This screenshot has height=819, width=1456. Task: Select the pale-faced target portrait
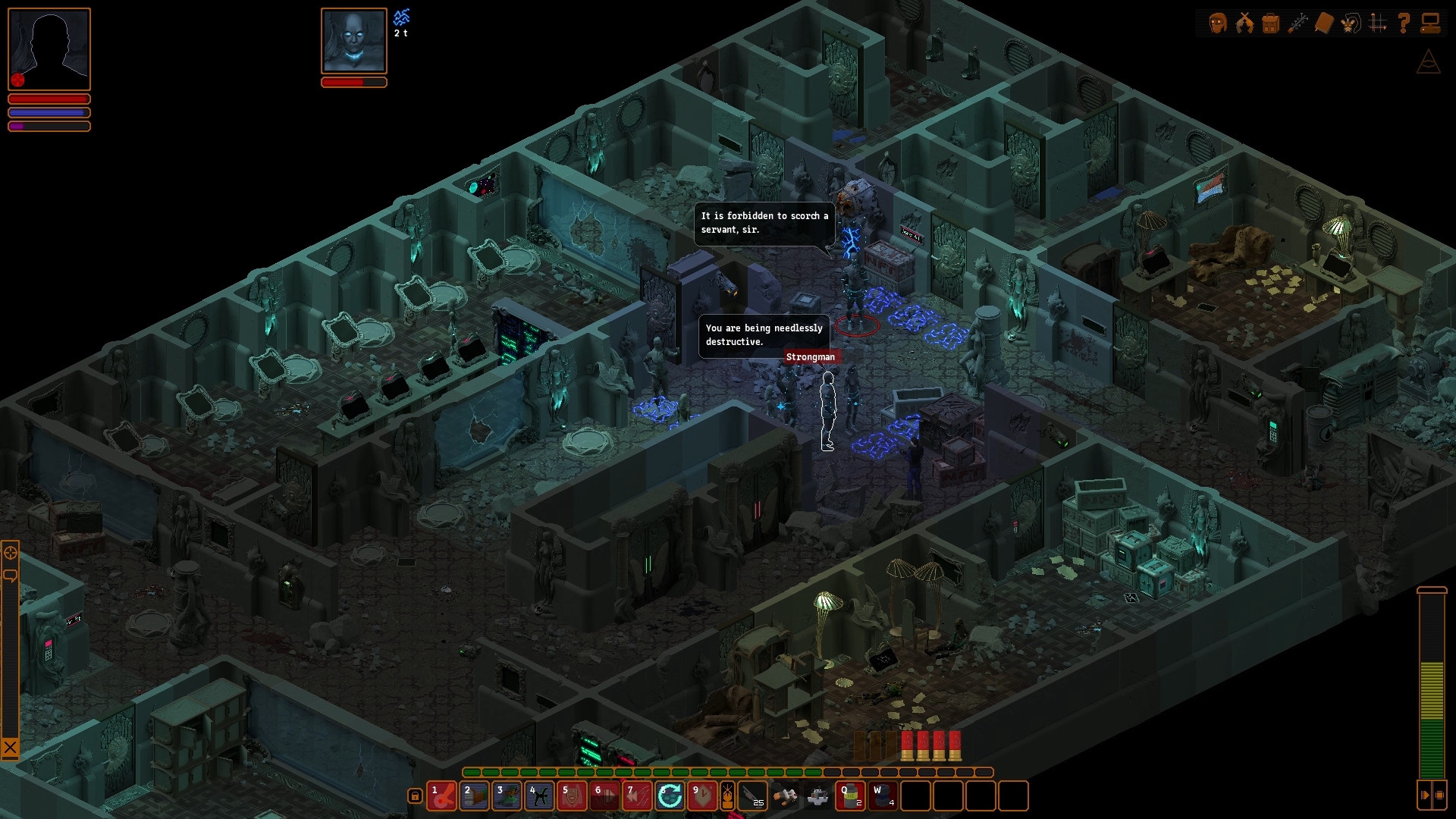[354, 41]
